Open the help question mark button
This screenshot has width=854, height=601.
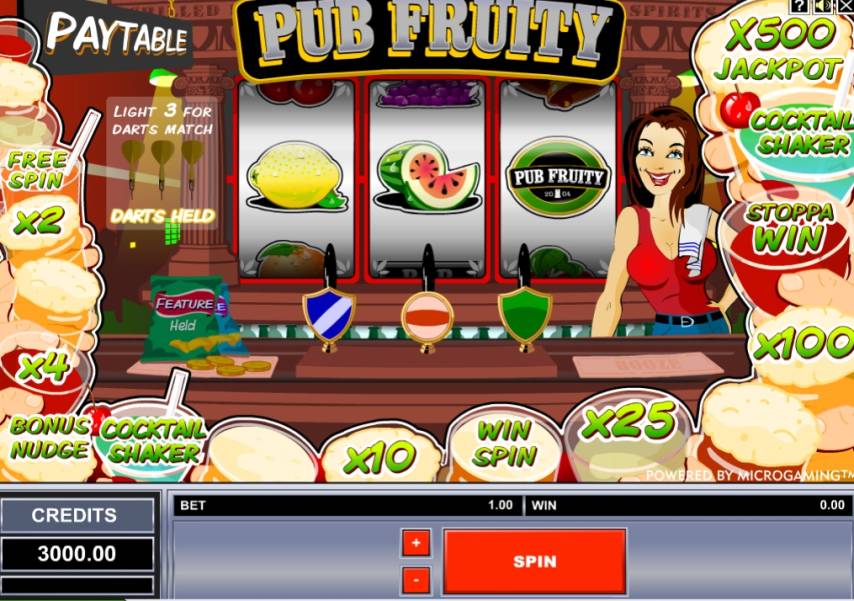click(x=798, y=6)
